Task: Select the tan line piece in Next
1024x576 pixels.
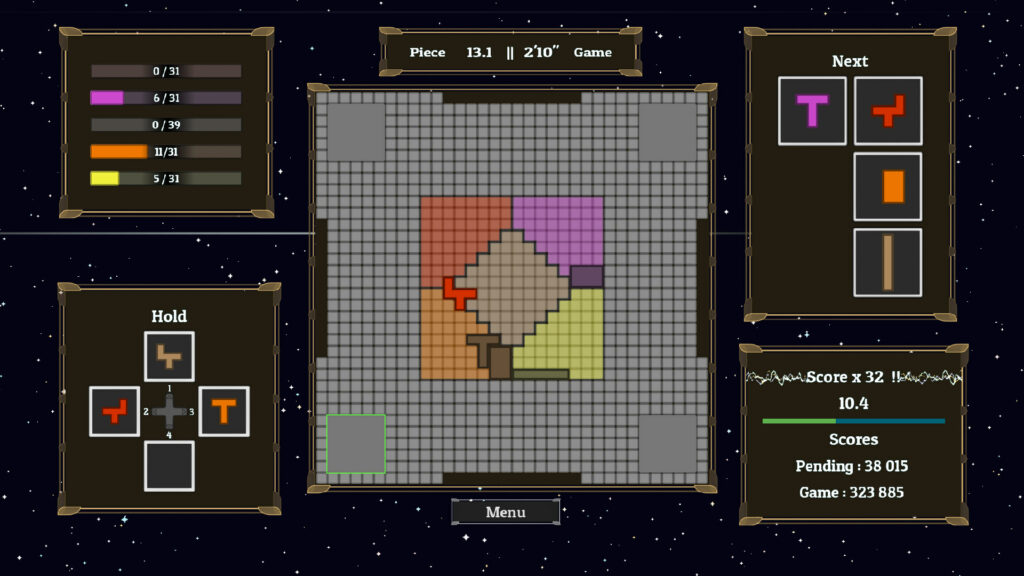Action: (888, 262)
